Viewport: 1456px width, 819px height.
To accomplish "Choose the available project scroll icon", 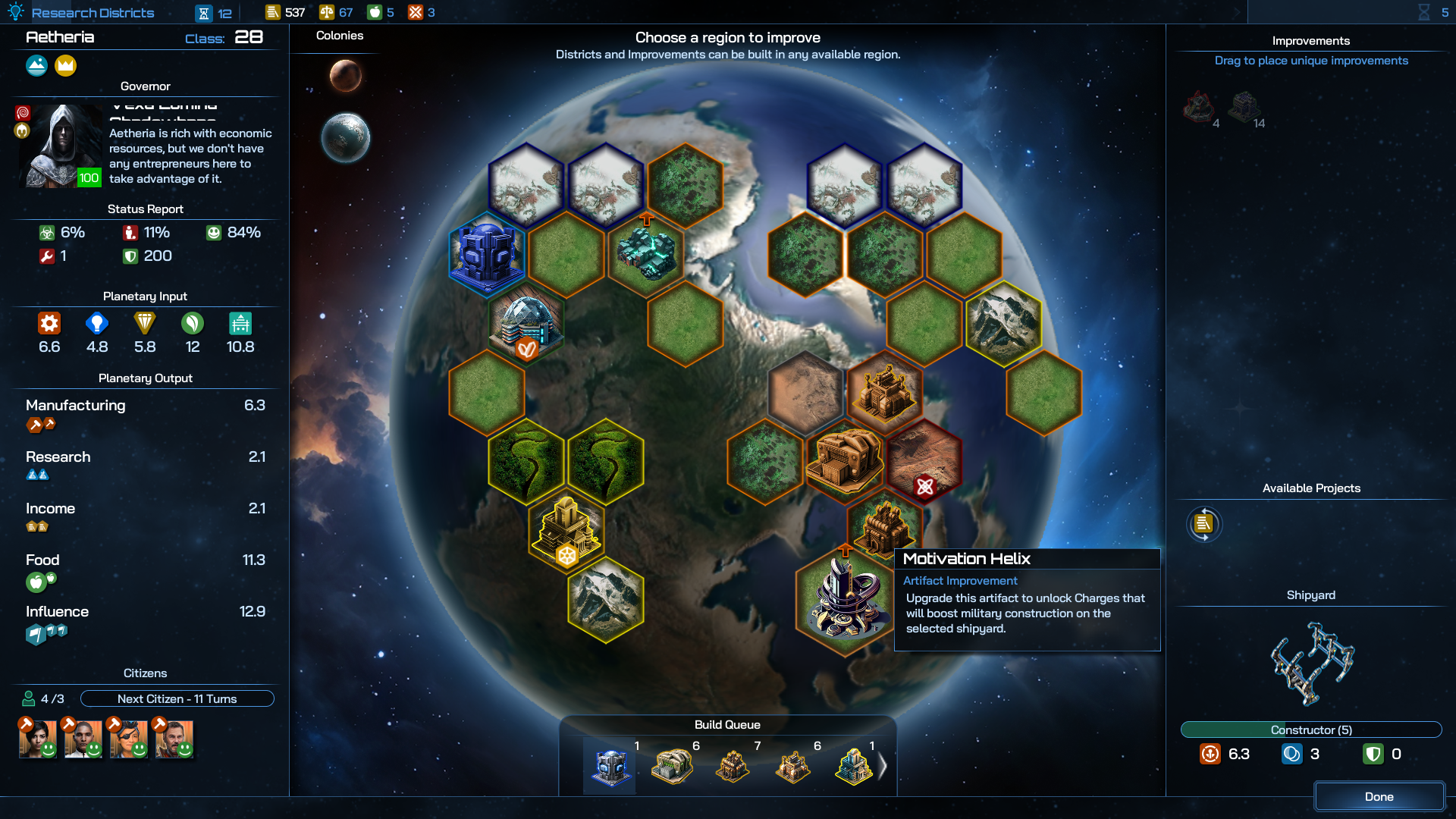I will pos(1203,523).
